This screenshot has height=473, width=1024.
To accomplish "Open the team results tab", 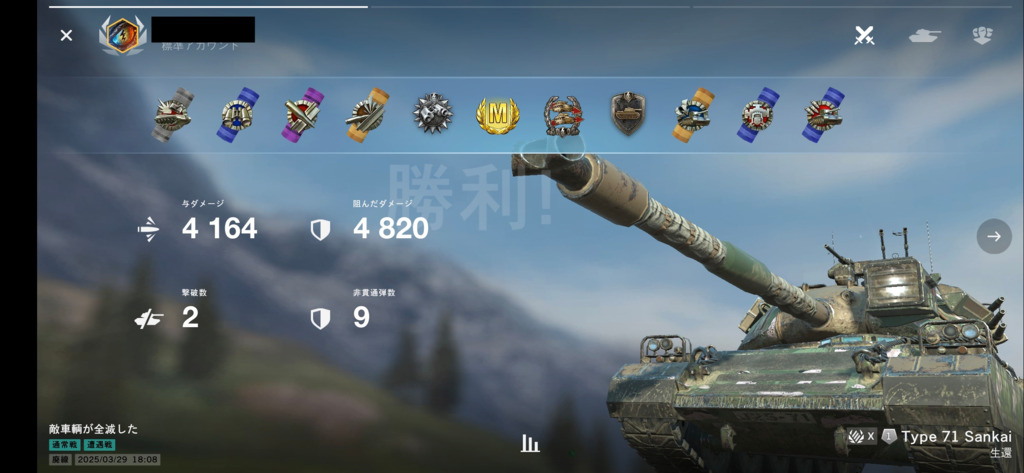I will (982, 36).
